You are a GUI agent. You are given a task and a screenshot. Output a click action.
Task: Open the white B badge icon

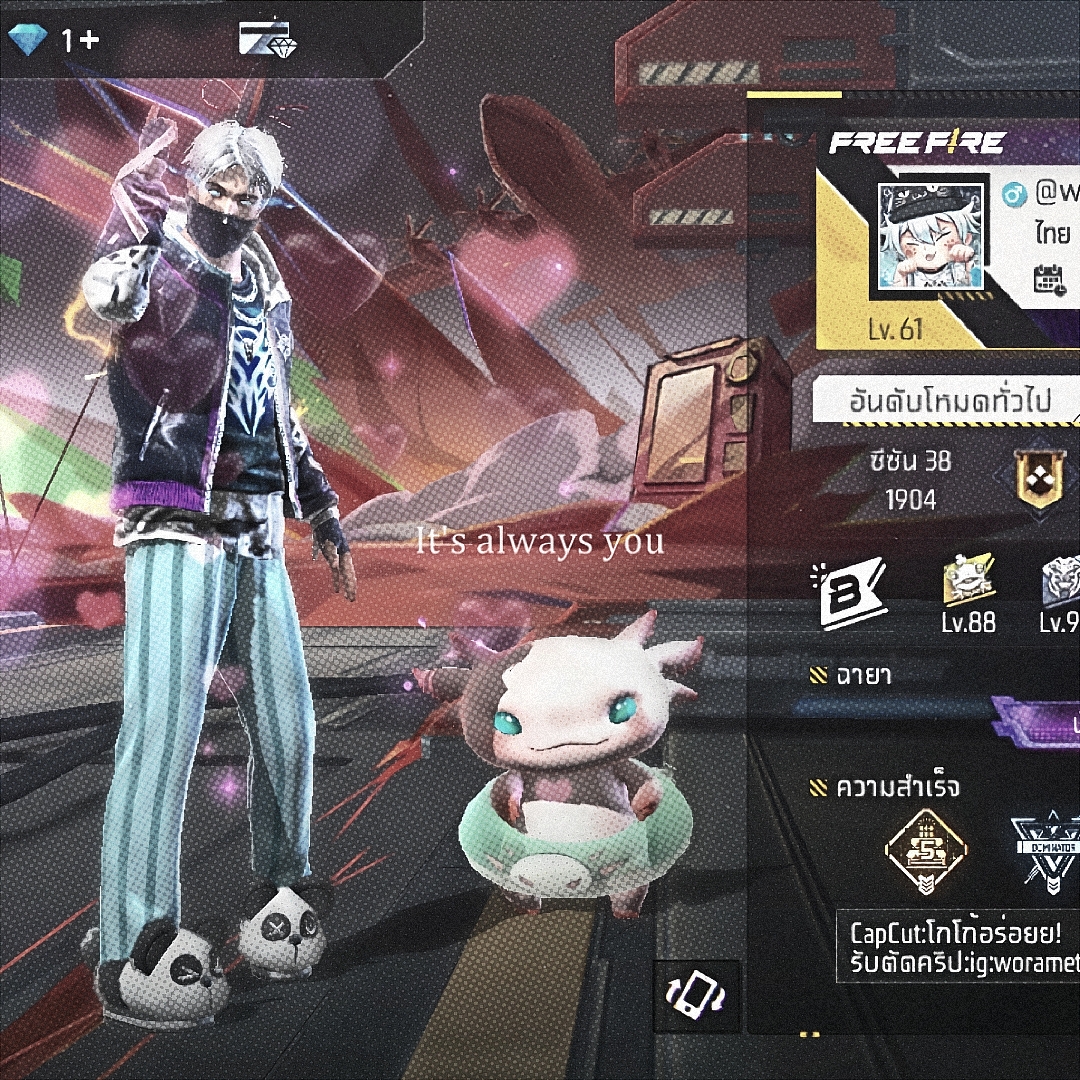(852, 594)
